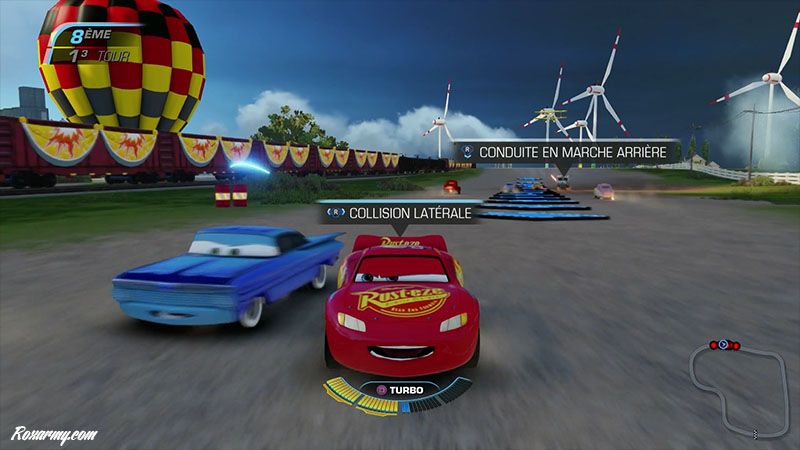Select the Conduite en Marche Arrière banner
Viewport: 800px width, 450px height.
(x=566, y=153)
